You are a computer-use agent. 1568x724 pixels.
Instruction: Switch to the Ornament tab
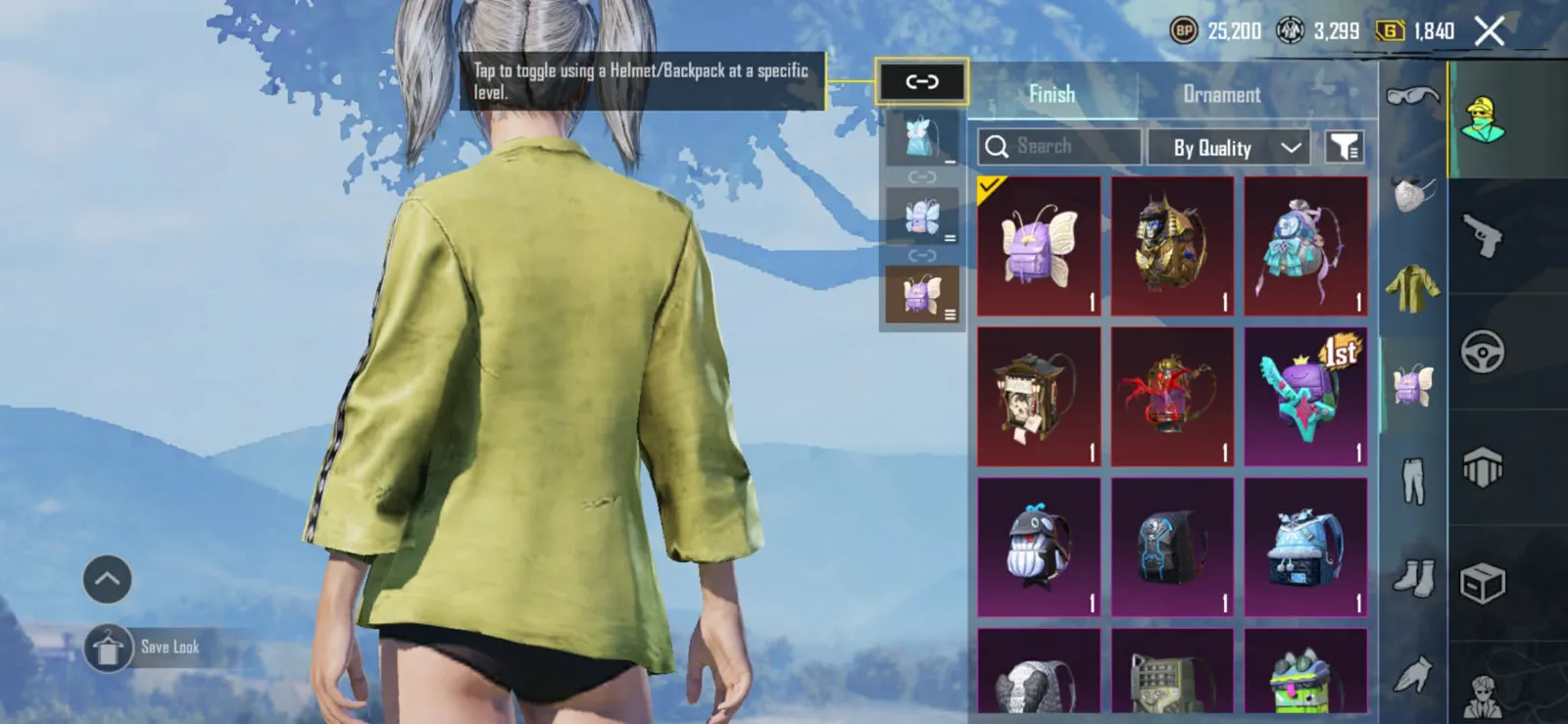(x=1221, y=95)
